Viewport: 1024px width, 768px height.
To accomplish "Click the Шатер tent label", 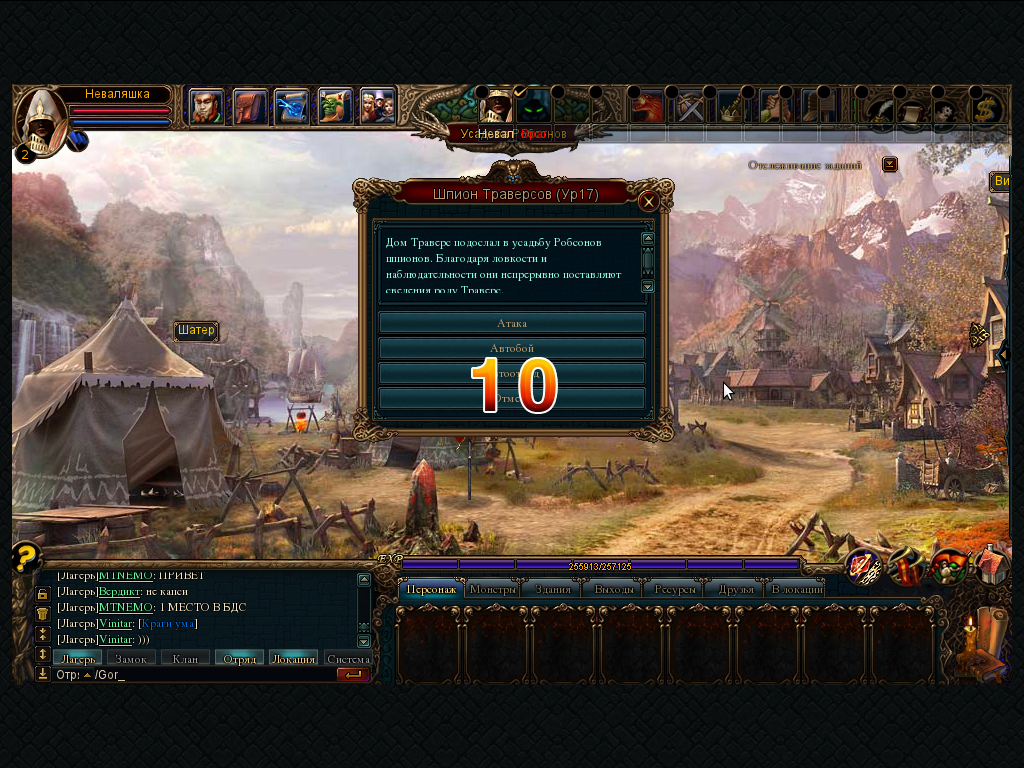I will pyautogui.click(x=196, y=331).
